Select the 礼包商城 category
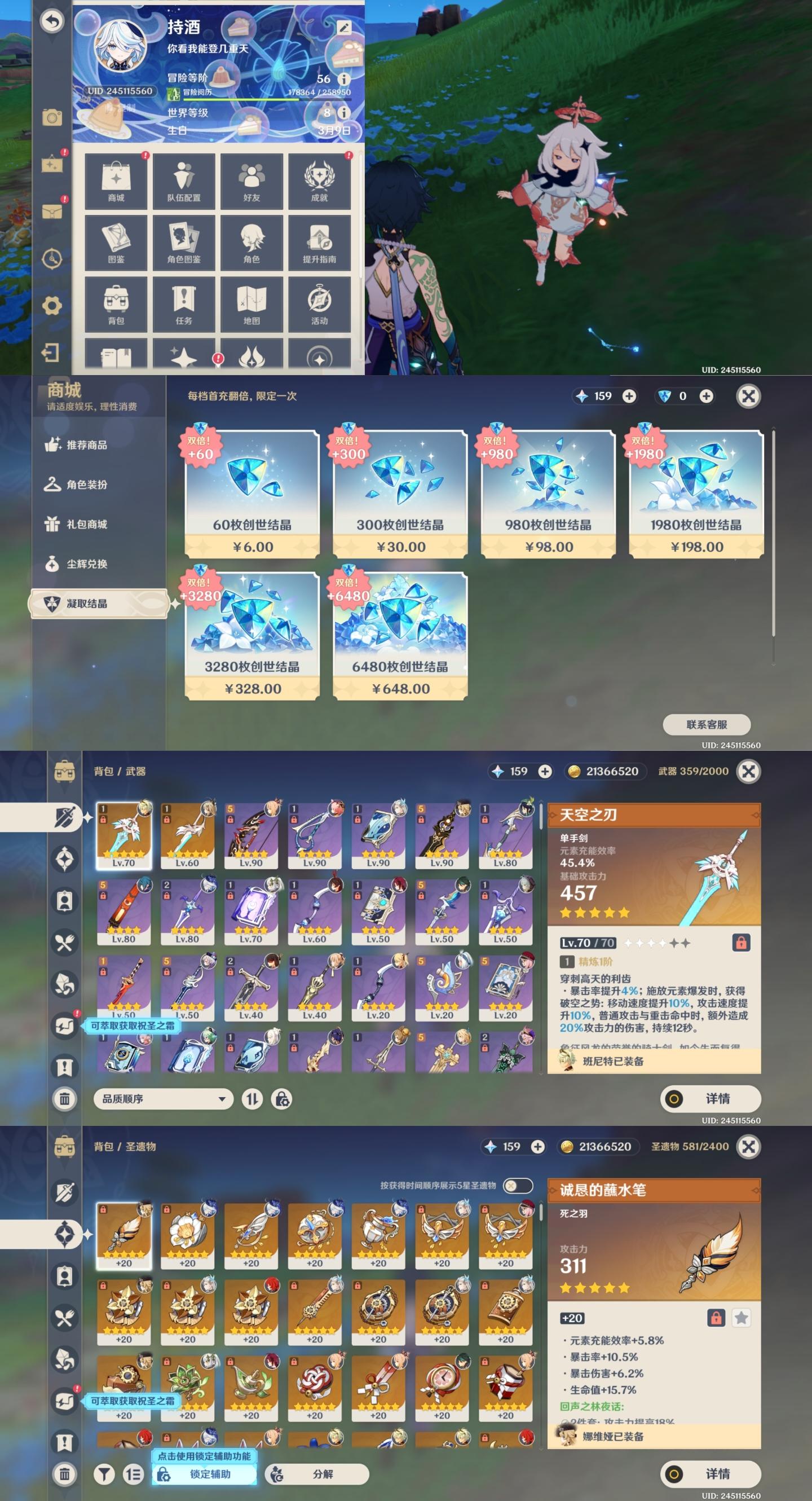812x1501 pixels. [86, 525]
